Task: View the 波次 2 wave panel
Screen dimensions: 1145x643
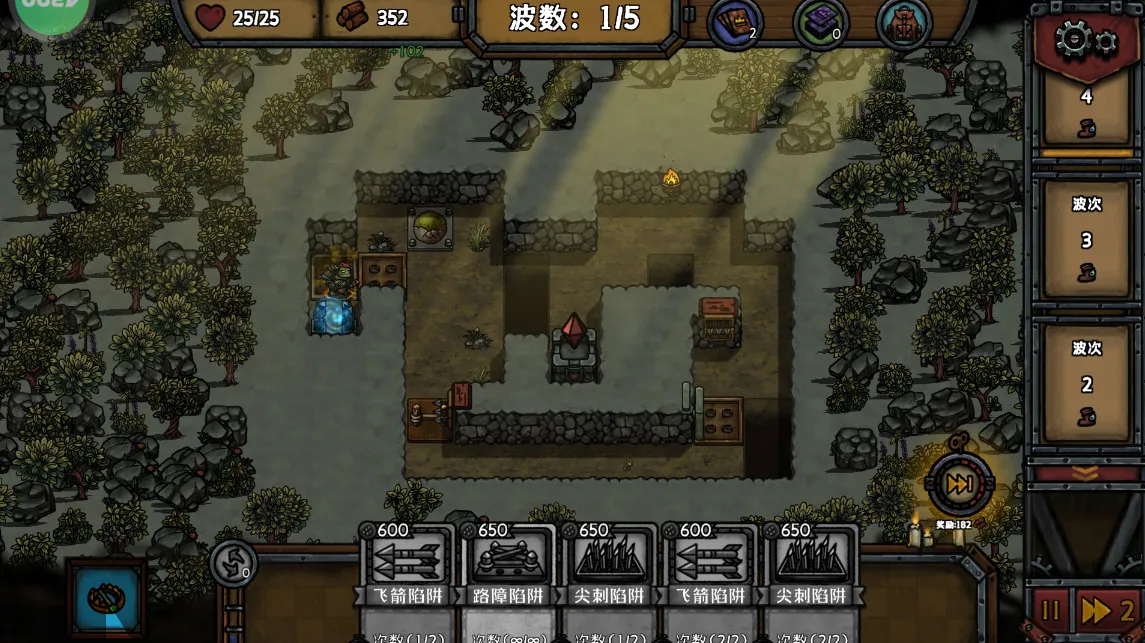Action: 1086,384
